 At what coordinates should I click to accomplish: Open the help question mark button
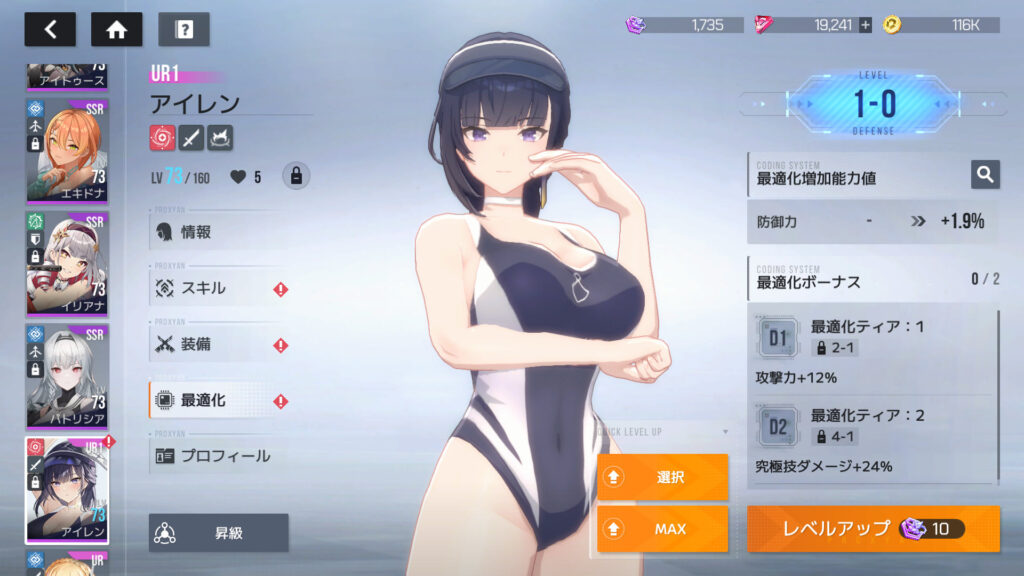[184, 29]
